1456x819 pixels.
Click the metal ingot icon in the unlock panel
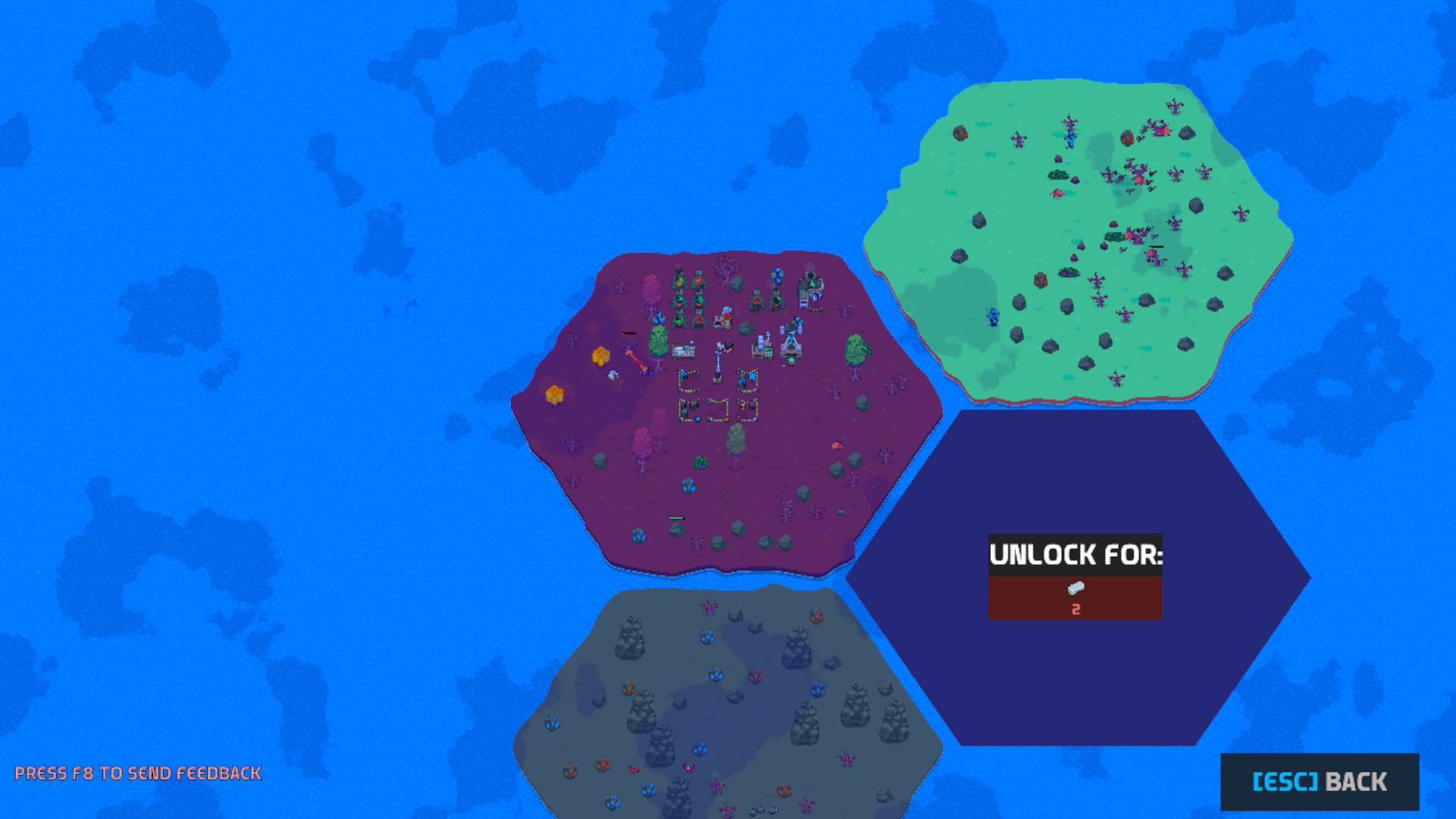1075,588
